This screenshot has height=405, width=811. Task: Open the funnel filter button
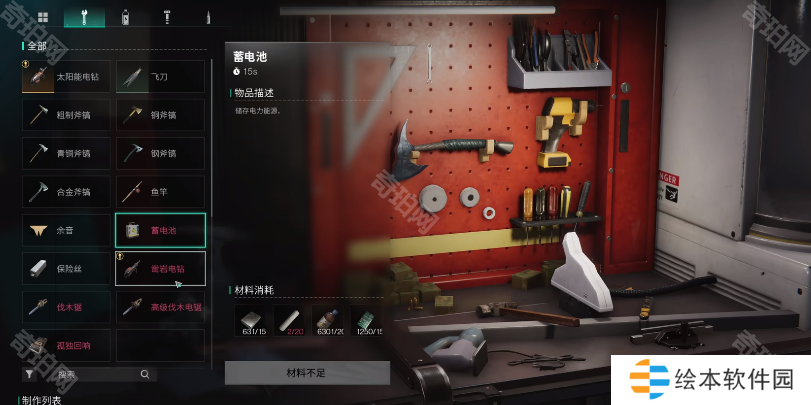(30, 374)
